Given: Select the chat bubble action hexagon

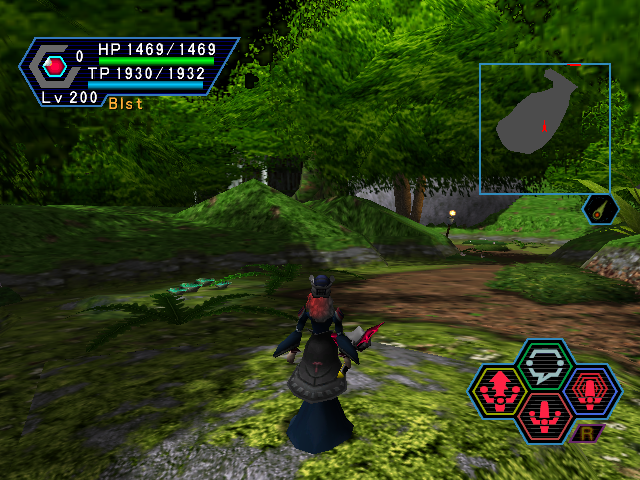Looking at the screenshot, I should [546, 364].
